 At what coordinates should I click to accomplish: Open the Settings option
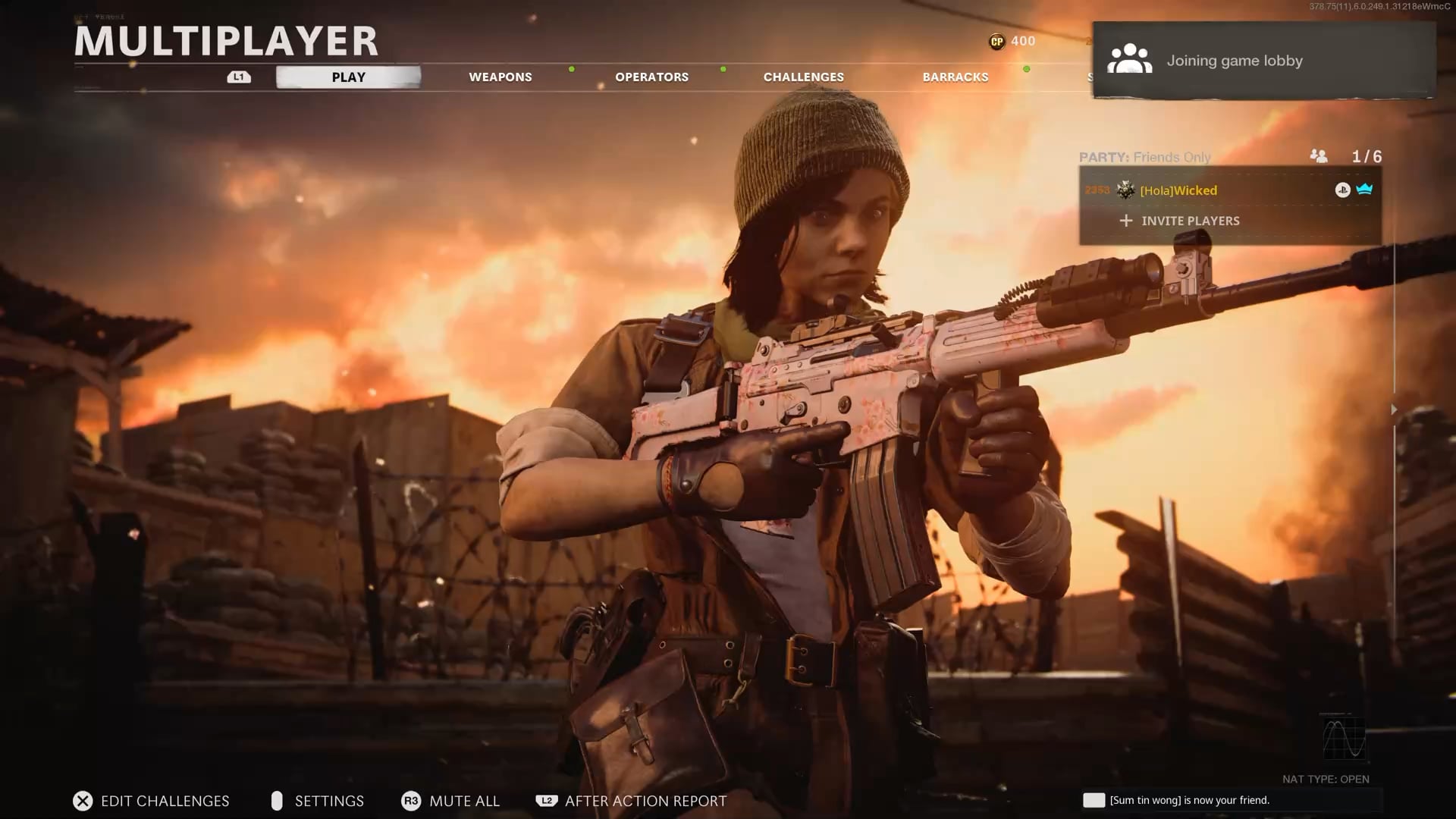point(318,801)
